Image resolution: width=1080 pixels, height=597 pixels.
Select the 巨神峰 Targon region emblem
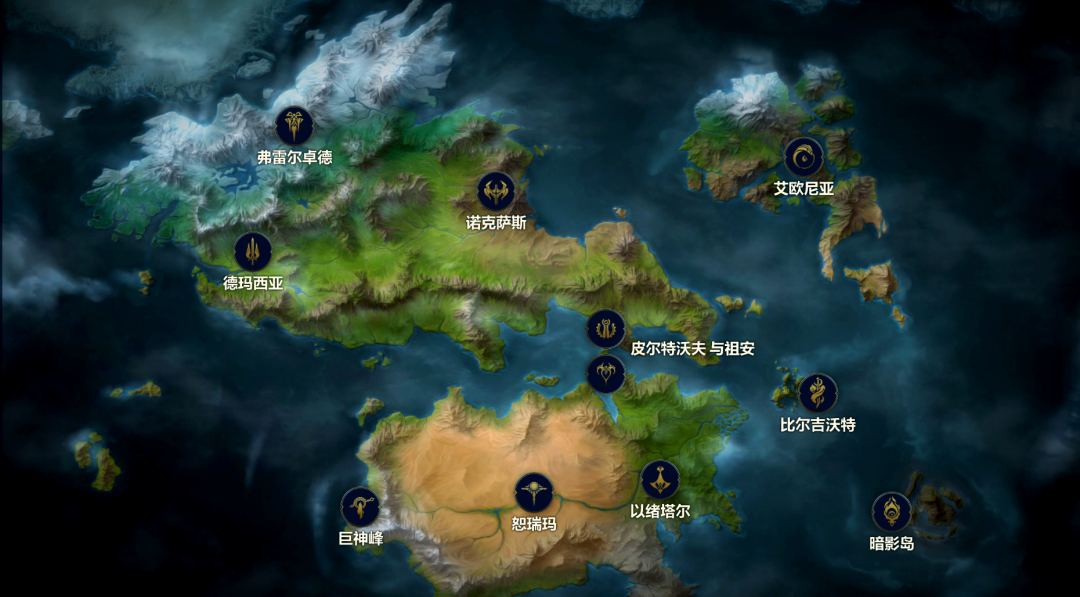click(x=360, y=507)
